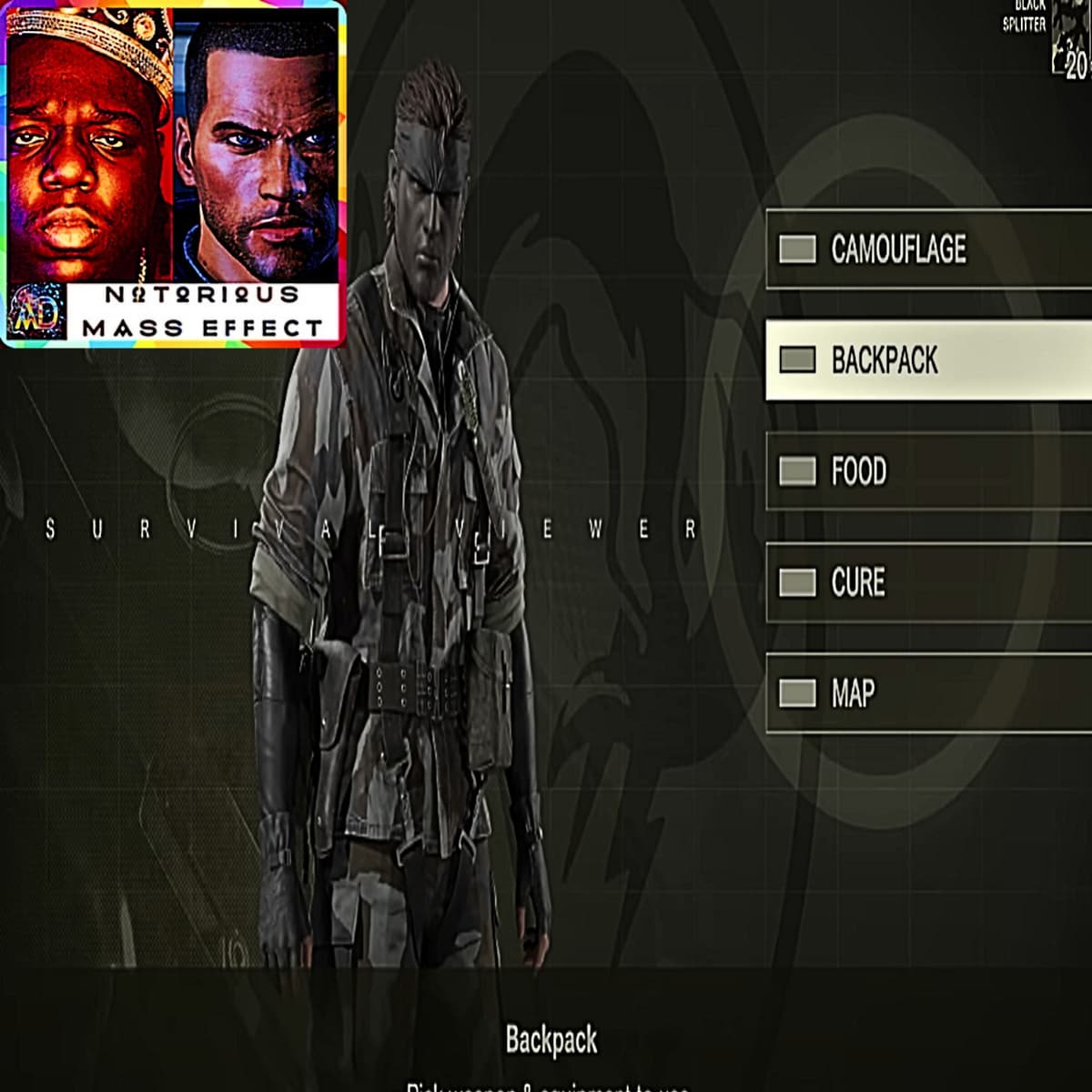Open the Cure menu
This screenshot has width=1092, height=1092.
(x=928, y=582)
